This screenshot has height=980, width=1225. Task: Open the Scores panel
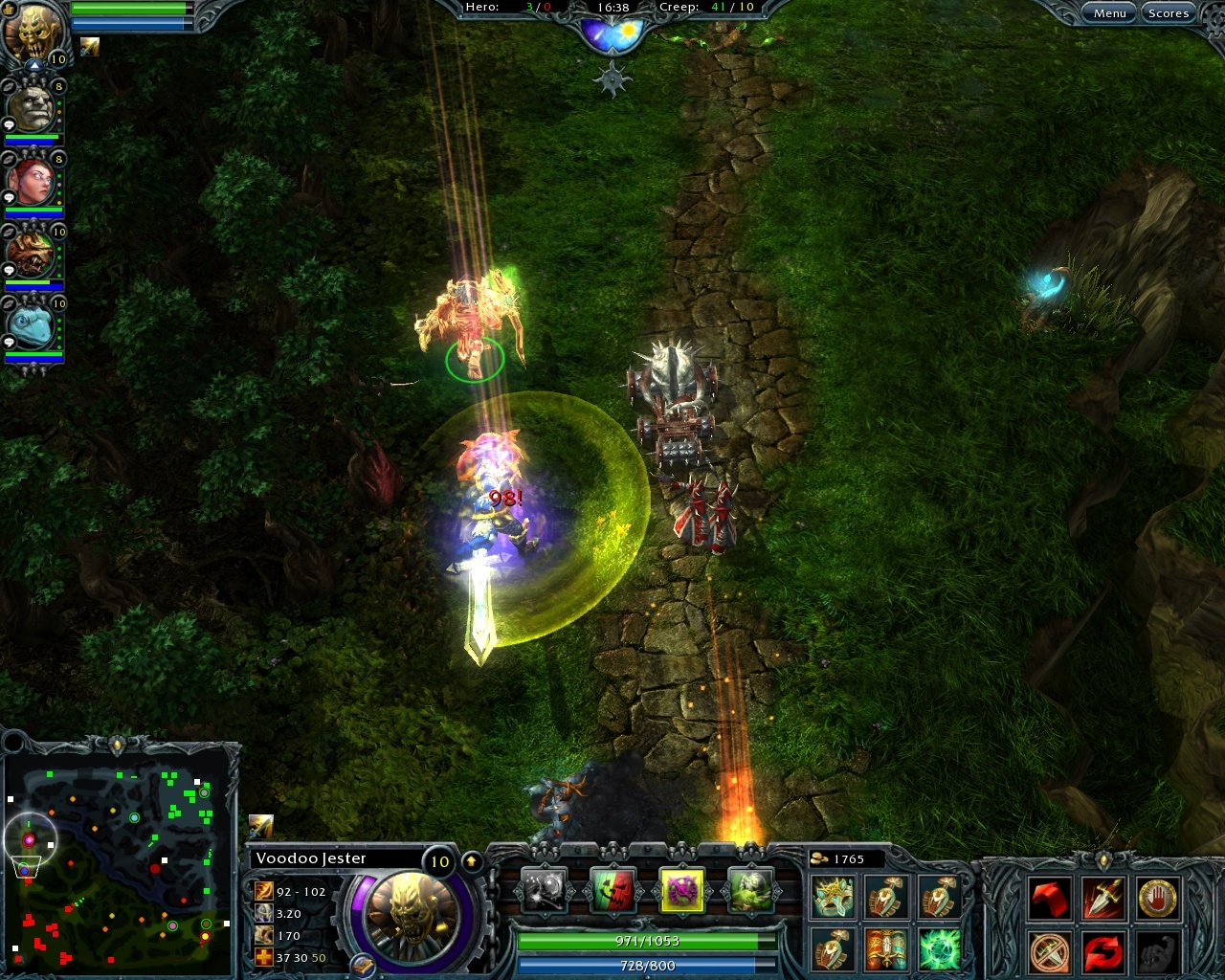tap(1169, 12)
